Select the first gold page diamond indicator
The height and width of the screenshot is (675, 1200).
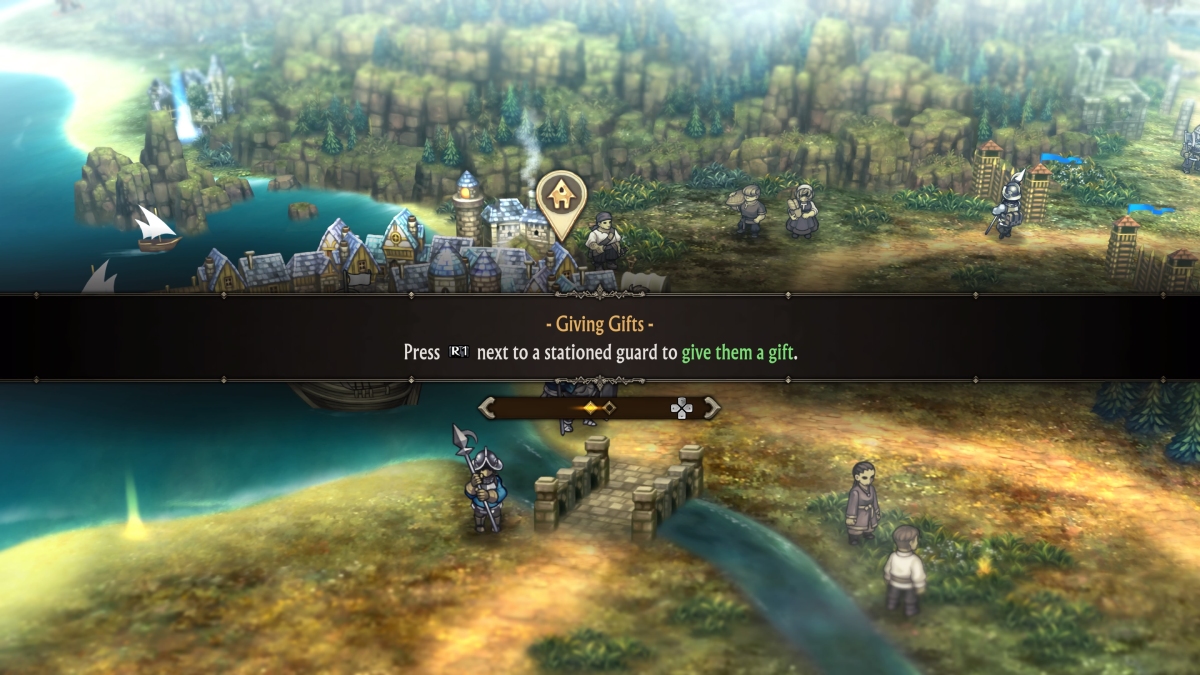point(591,408)
